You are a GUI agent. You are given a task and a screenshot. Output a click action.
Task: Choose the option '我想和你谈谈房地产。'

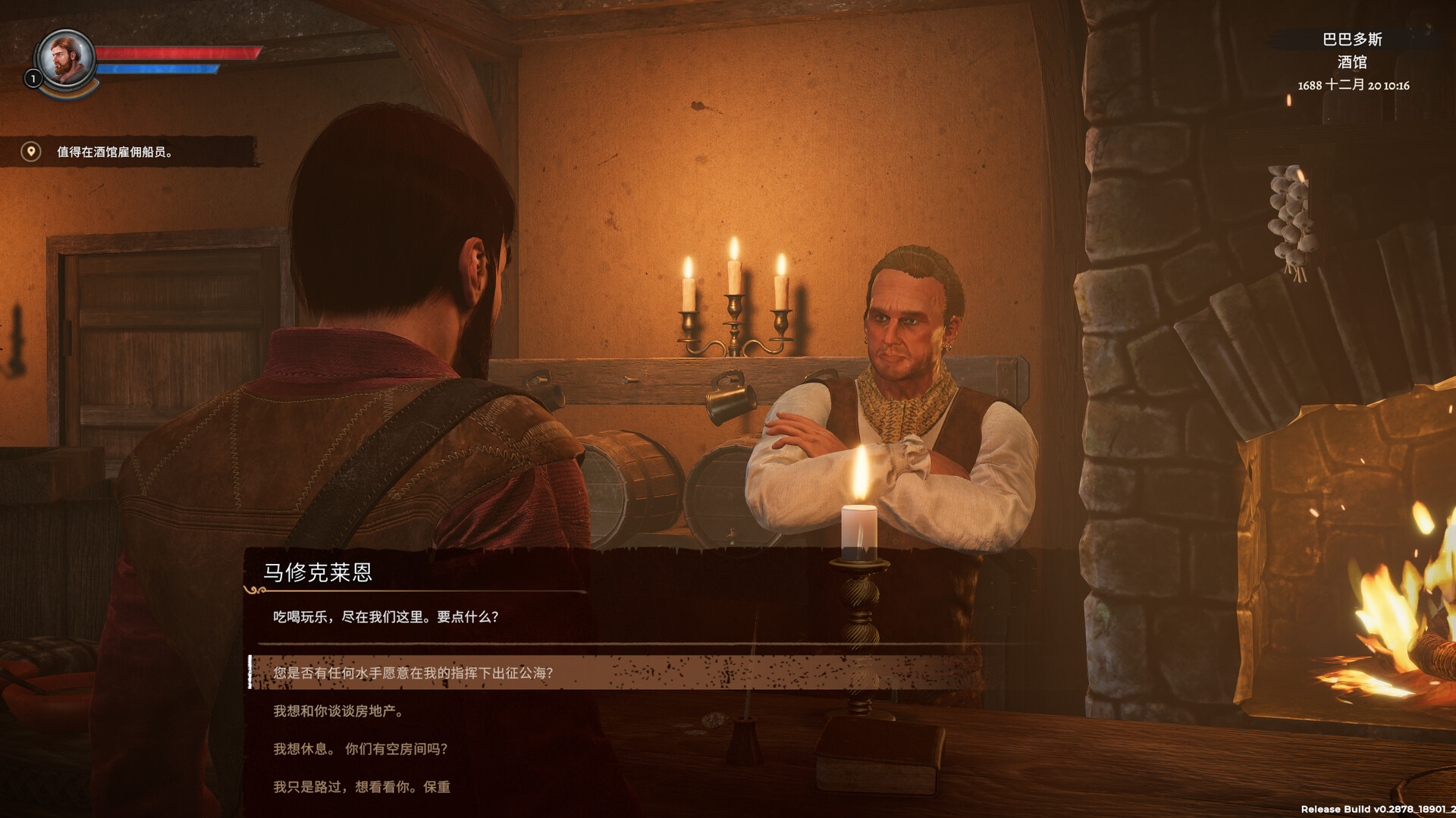tap(339, 712)
